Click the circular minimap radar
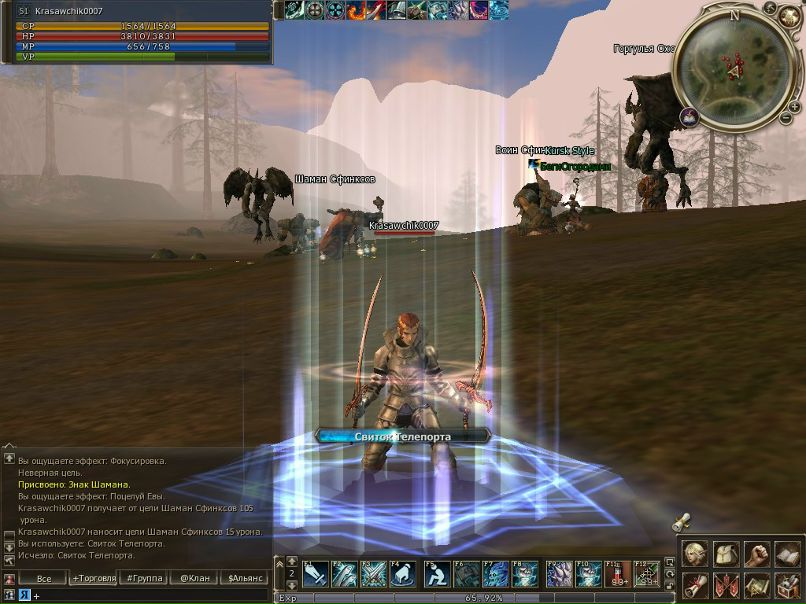 (x=735, y=66)
